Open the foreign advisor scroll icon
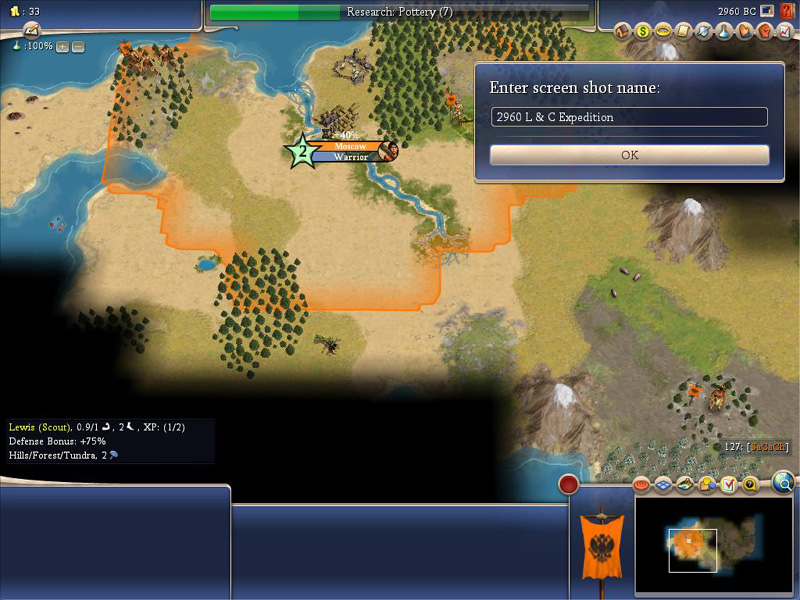Viewport: 800px width, 600px height. click(683, 31)
